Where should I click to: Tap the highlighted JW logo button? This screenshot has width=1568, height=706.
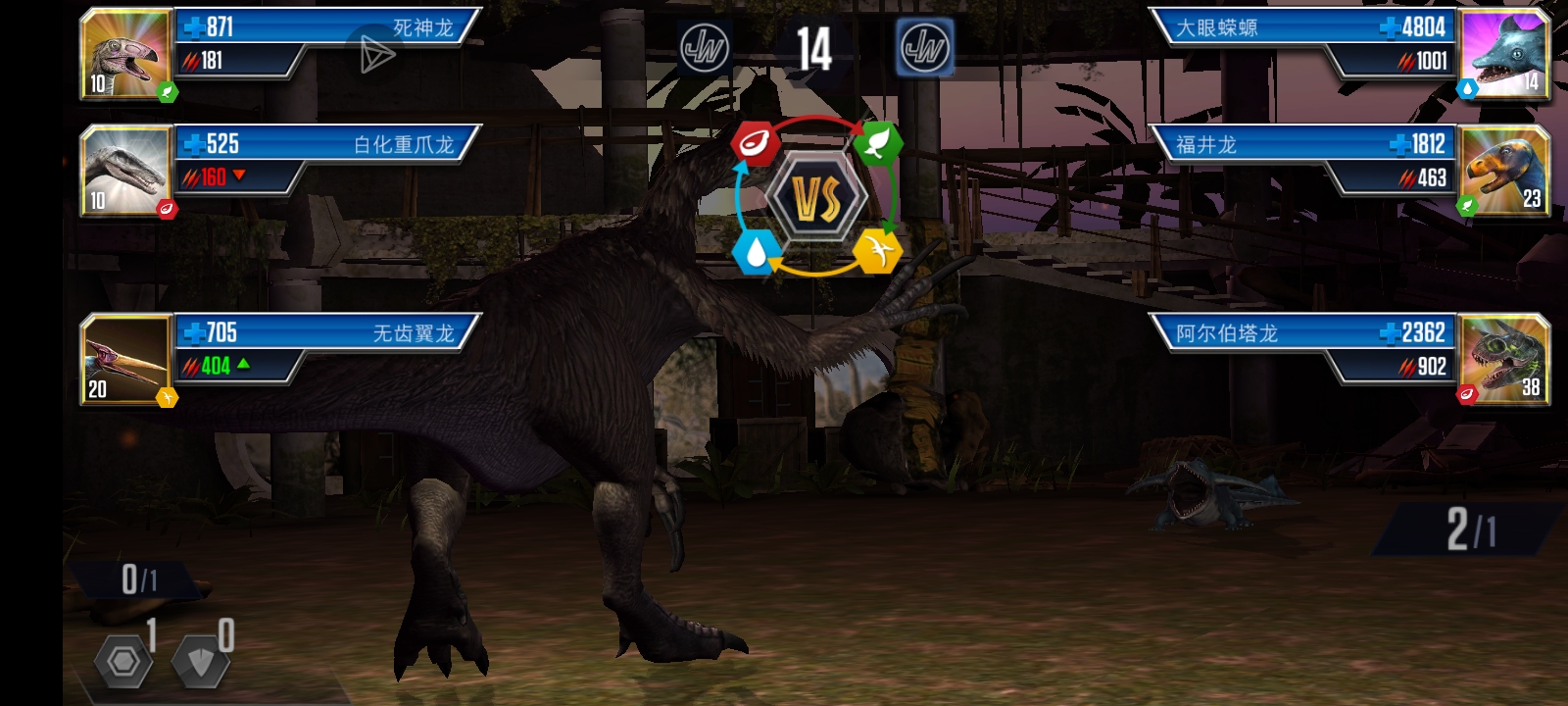(924, 47)
